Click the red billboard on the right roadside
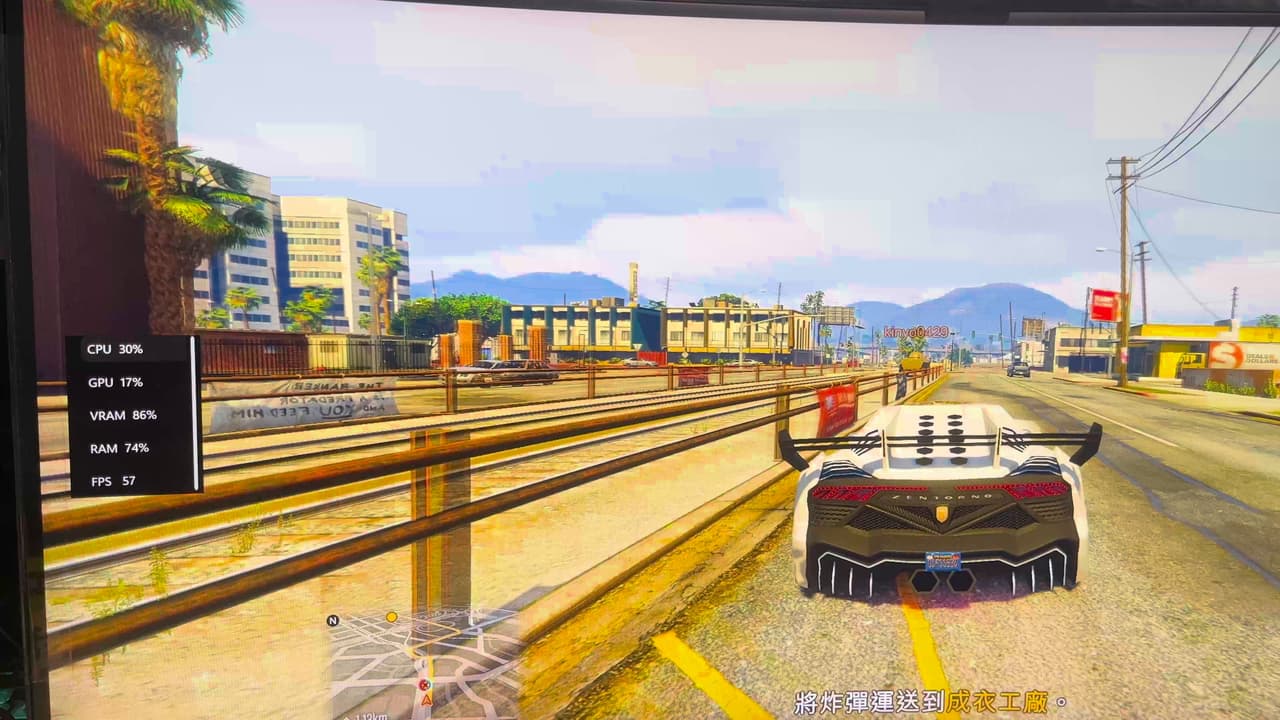This screenshot has width=1280, height=720. pos(1103,301)
